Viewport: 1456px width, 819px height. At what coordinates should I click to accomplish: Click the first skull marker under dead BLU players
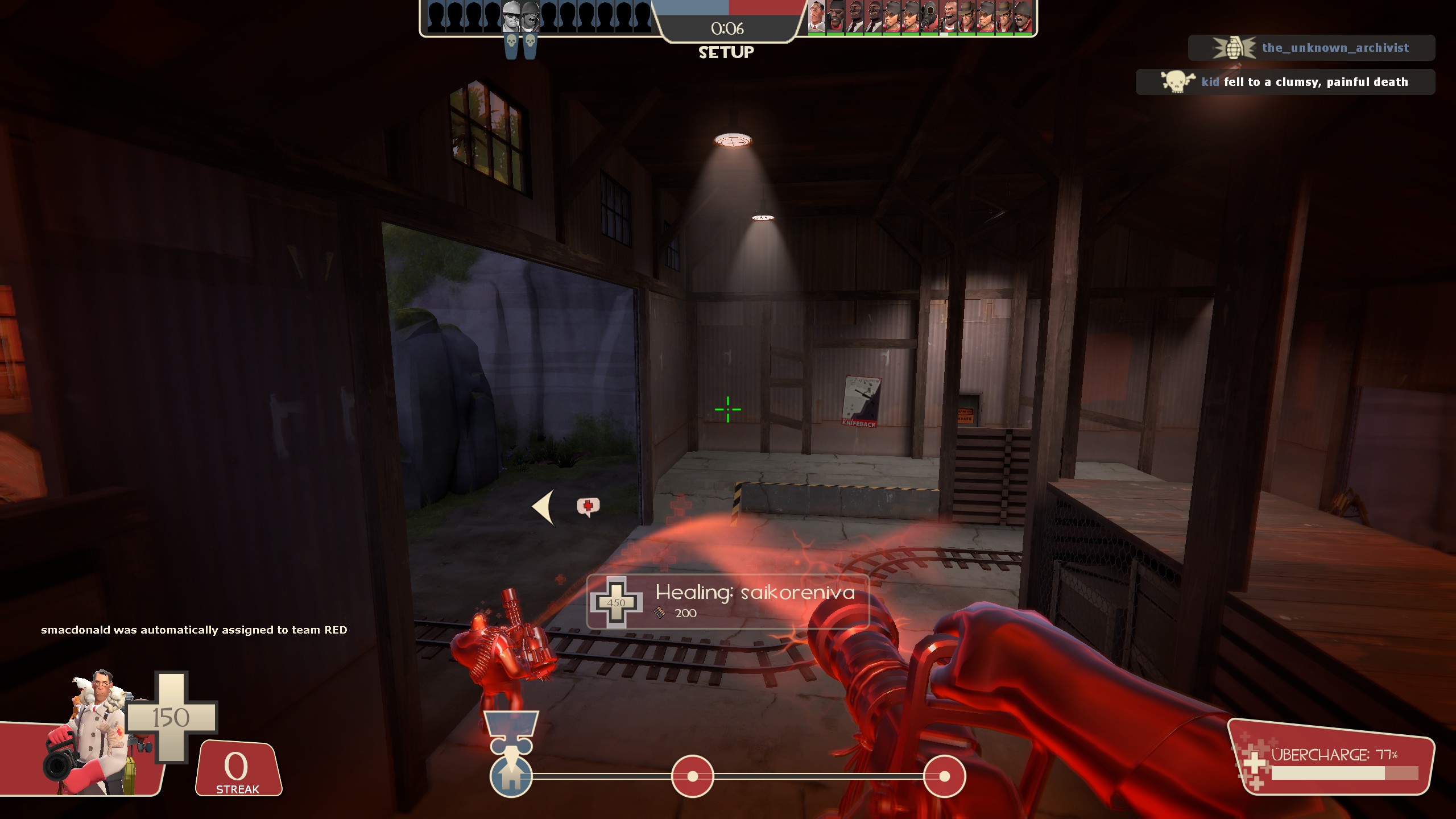511,41
